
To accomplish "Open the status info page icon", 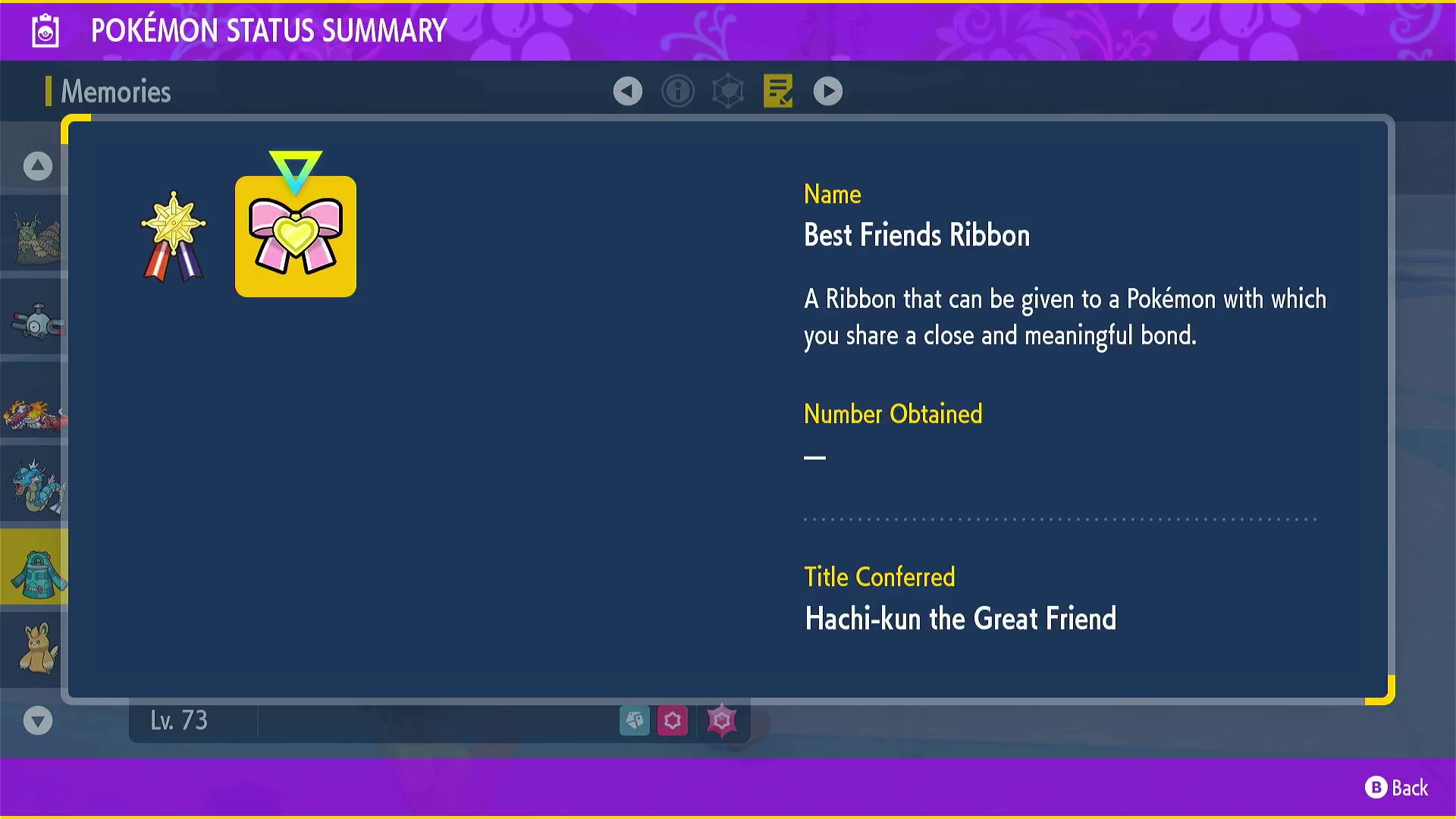I will (x=678, y=90).
